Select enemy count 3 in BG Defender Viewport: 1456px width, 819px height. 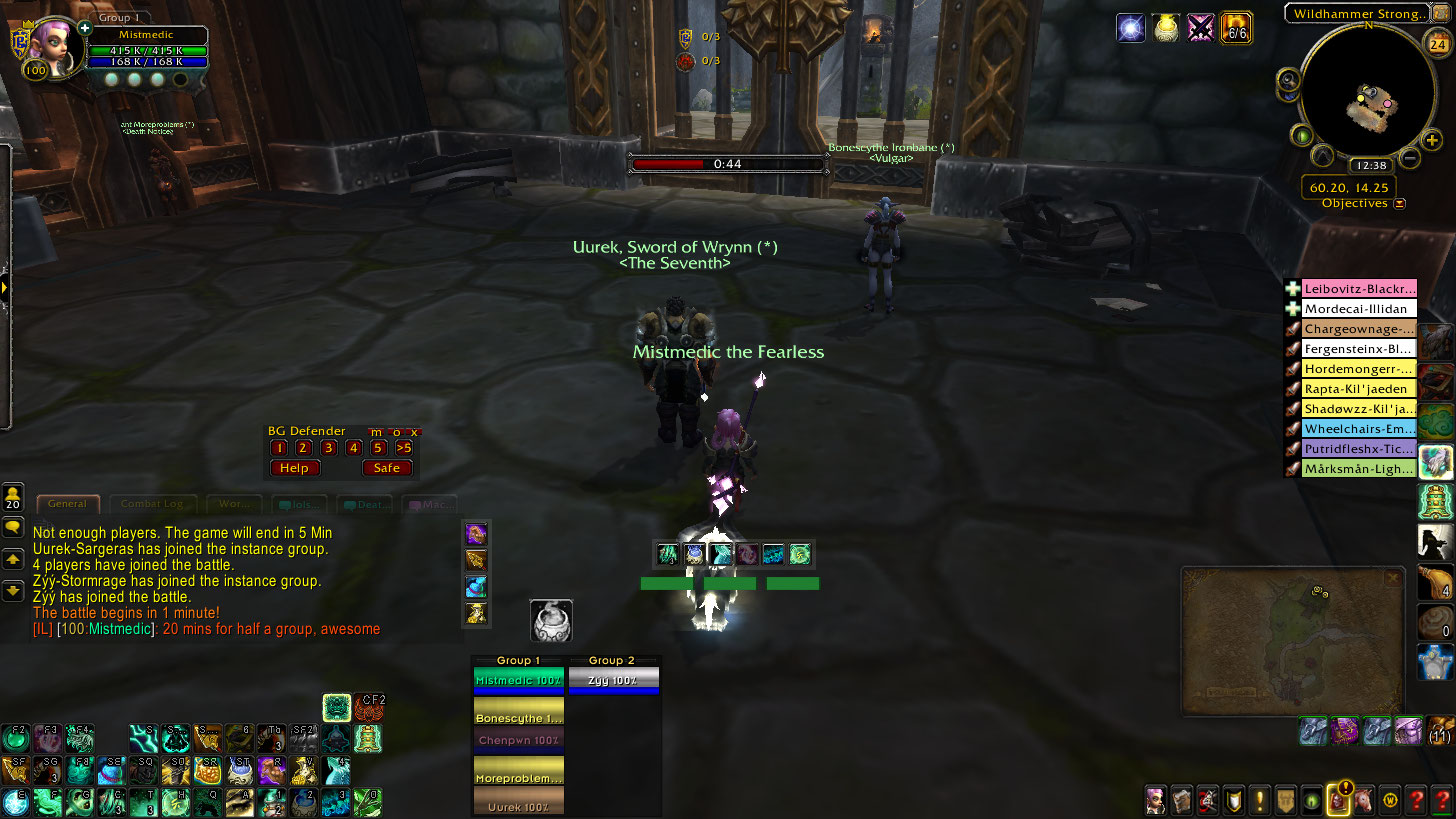(328, 448)
